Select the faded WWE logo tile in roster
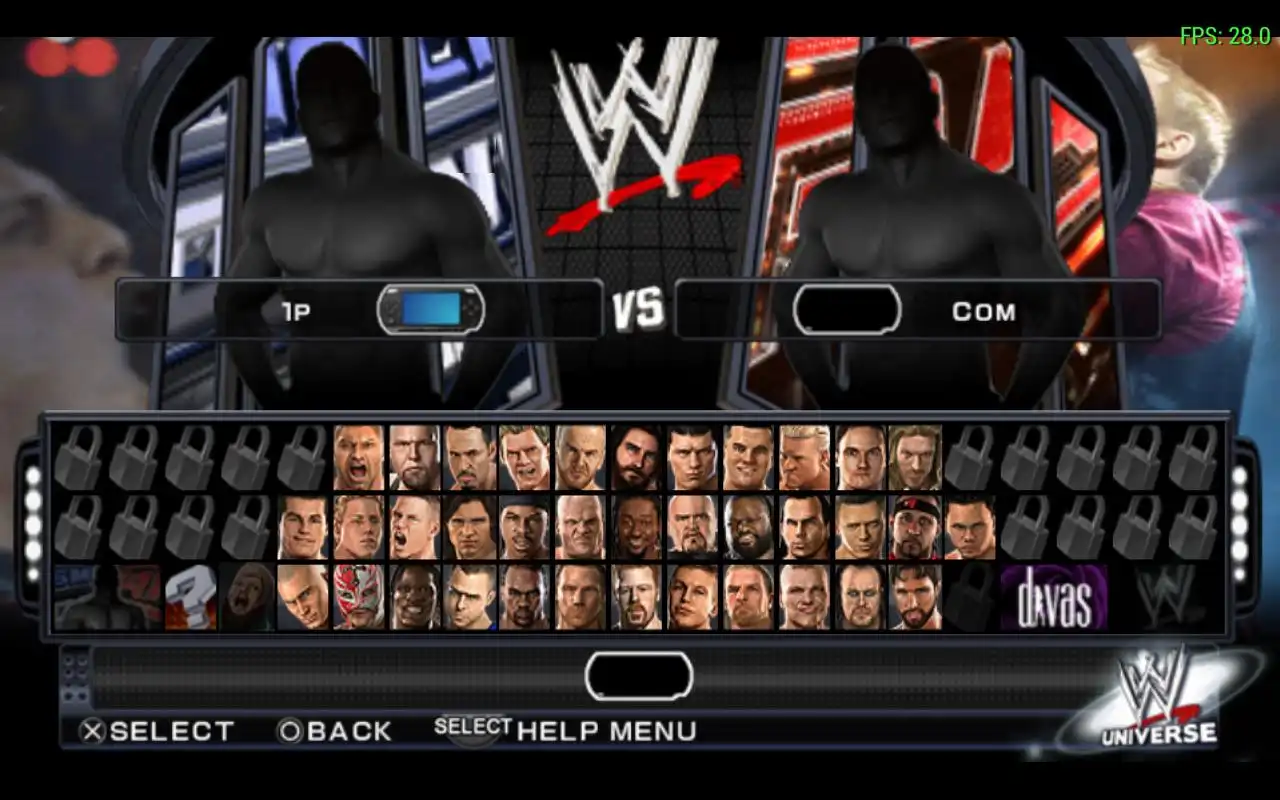 click(x=1165, y=597)
